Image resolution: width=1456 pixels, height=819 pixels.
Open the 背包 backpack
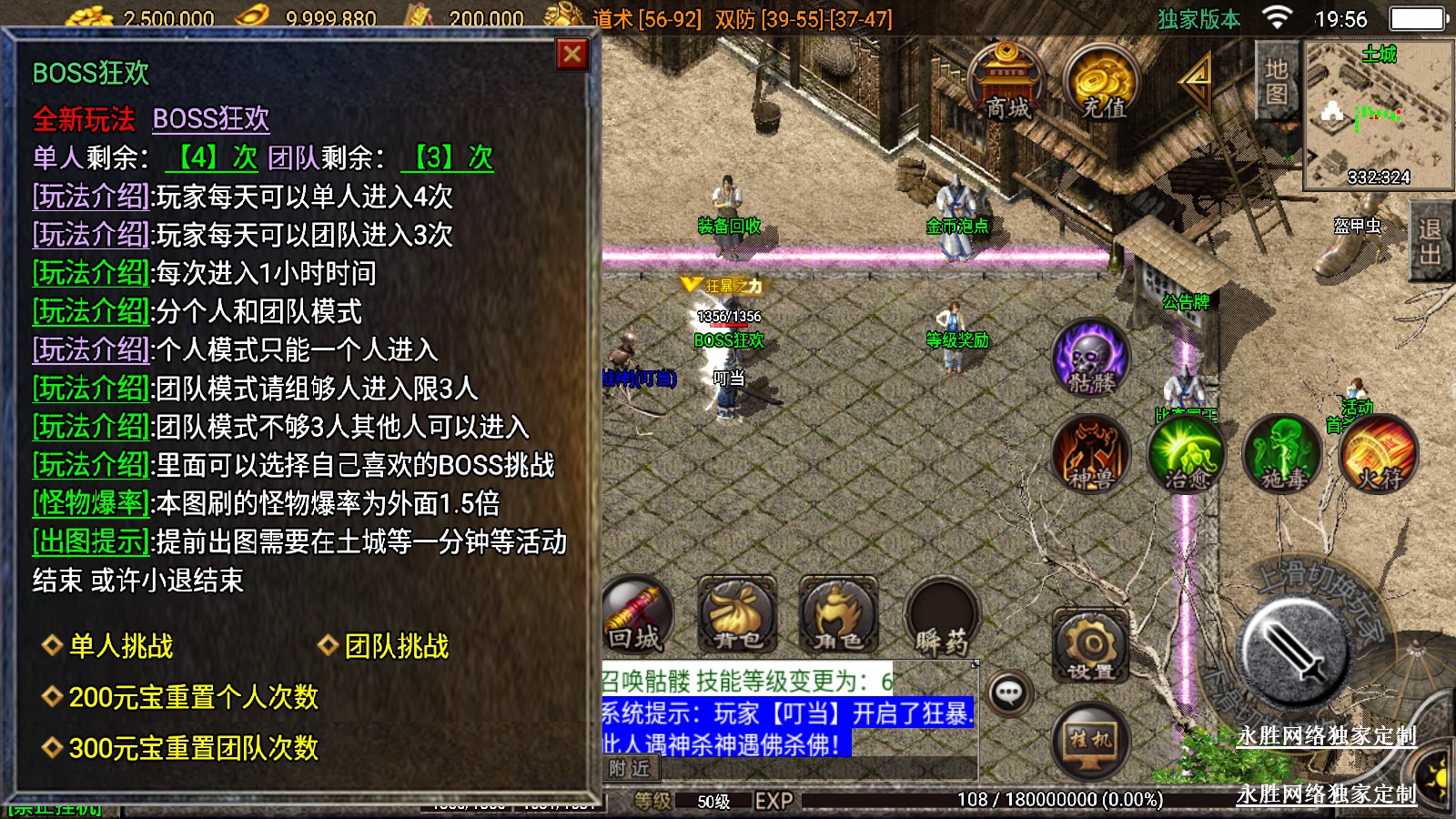tap(737, 616)
